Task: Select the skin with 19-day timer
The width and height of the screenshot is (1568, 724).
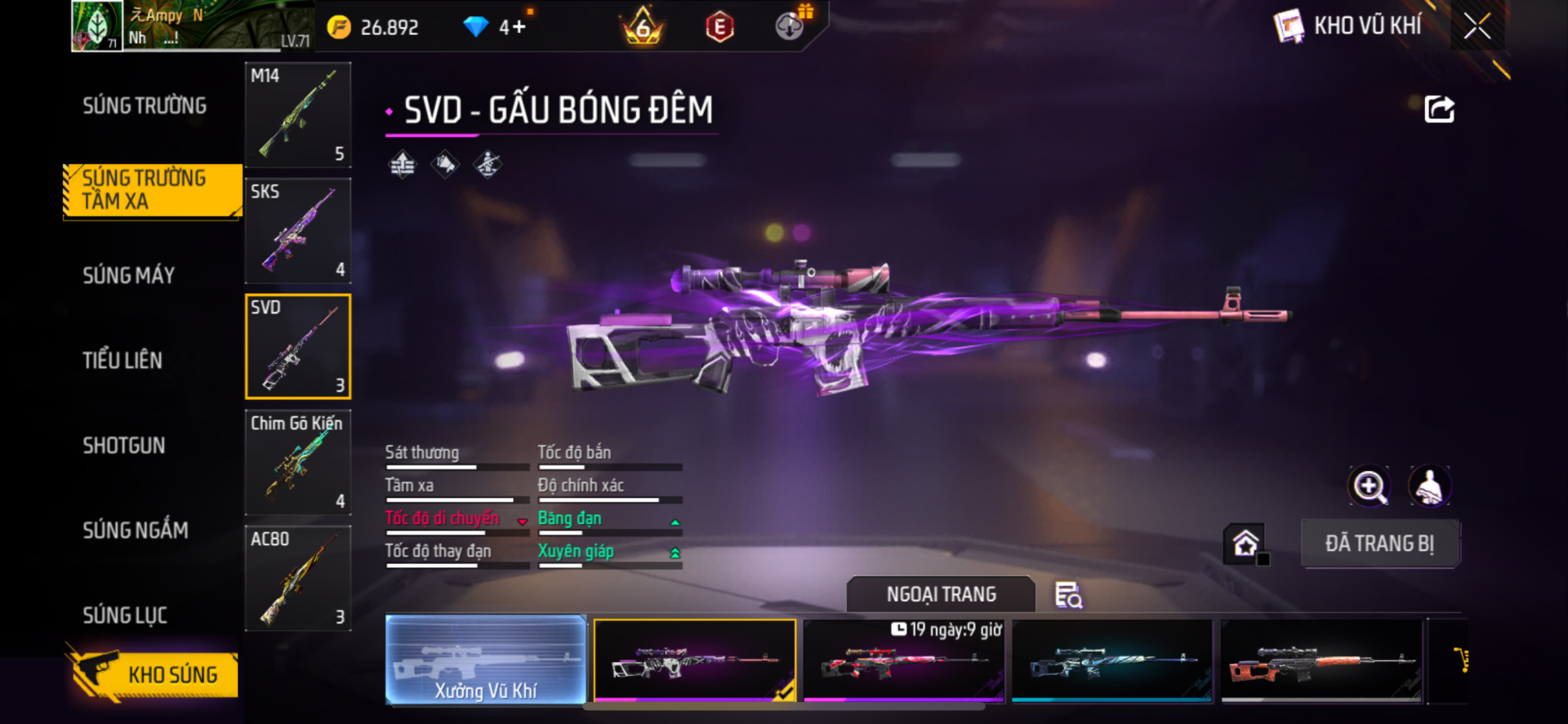Action: coord(904,661)
